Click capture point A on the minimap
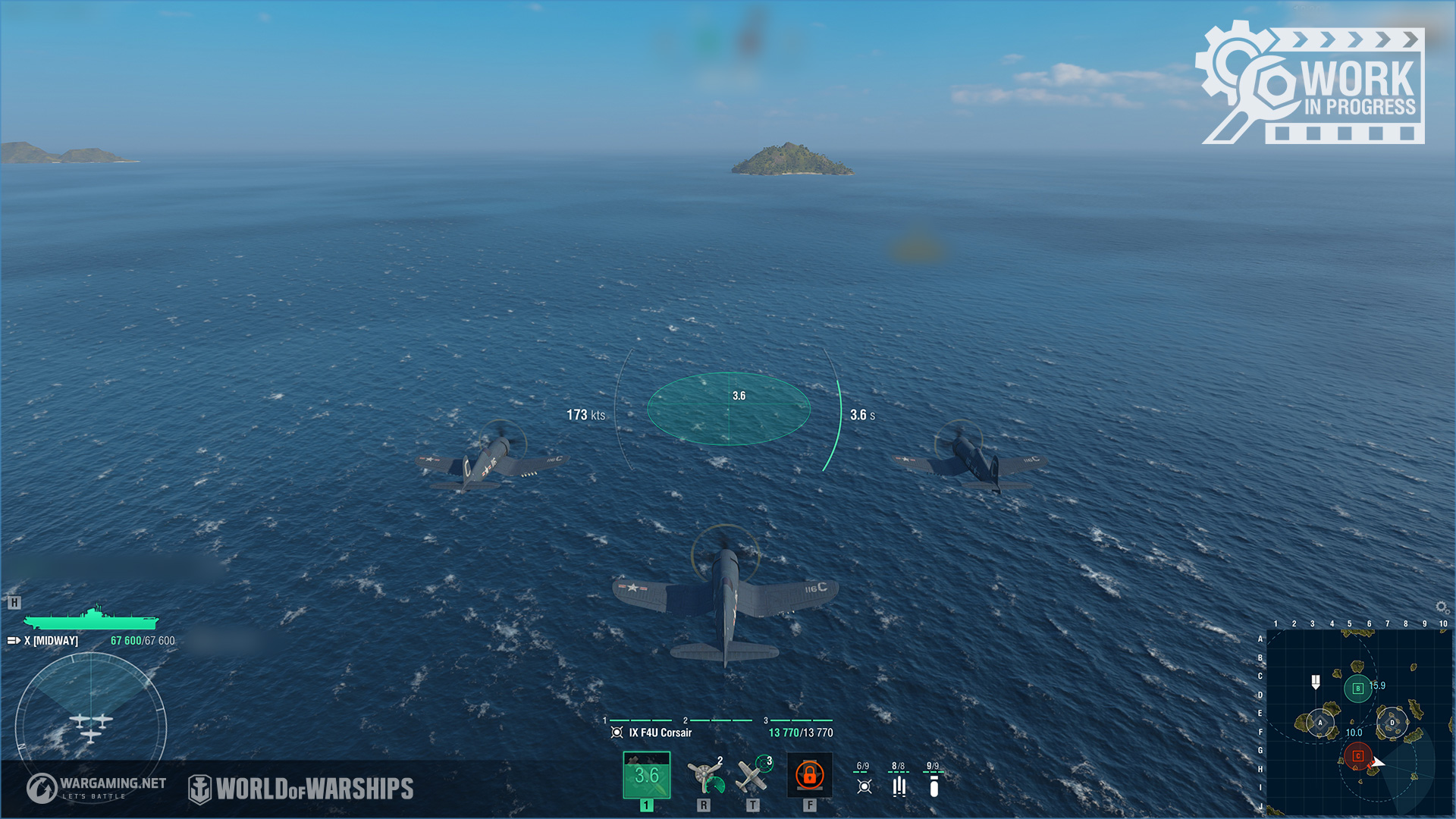This screenshot has width=1456, height=819. (1319, 723)
